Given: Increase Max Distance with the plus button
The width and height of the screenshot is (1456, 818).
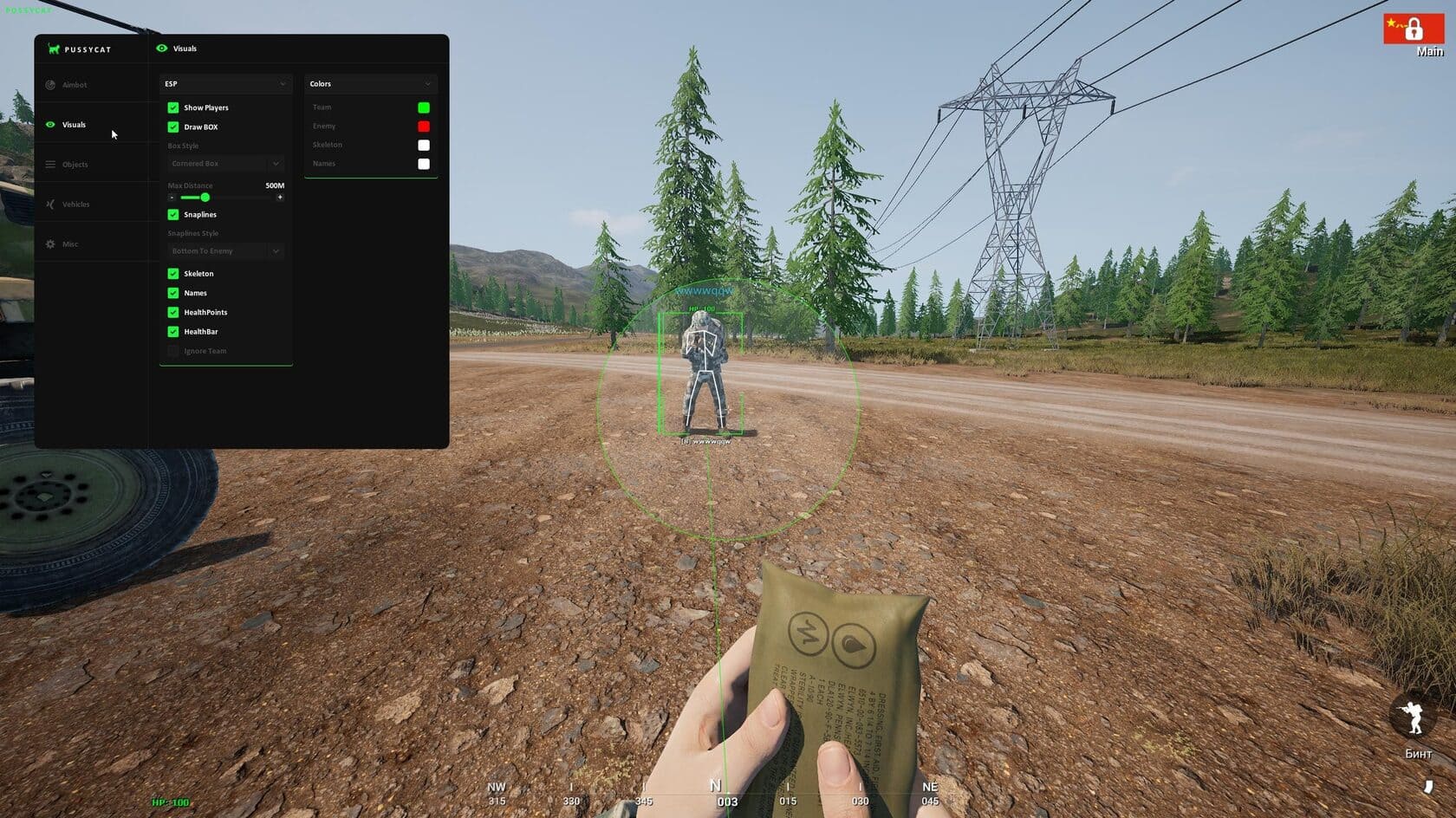Looking at the screenshot, I should coord(280,198).
